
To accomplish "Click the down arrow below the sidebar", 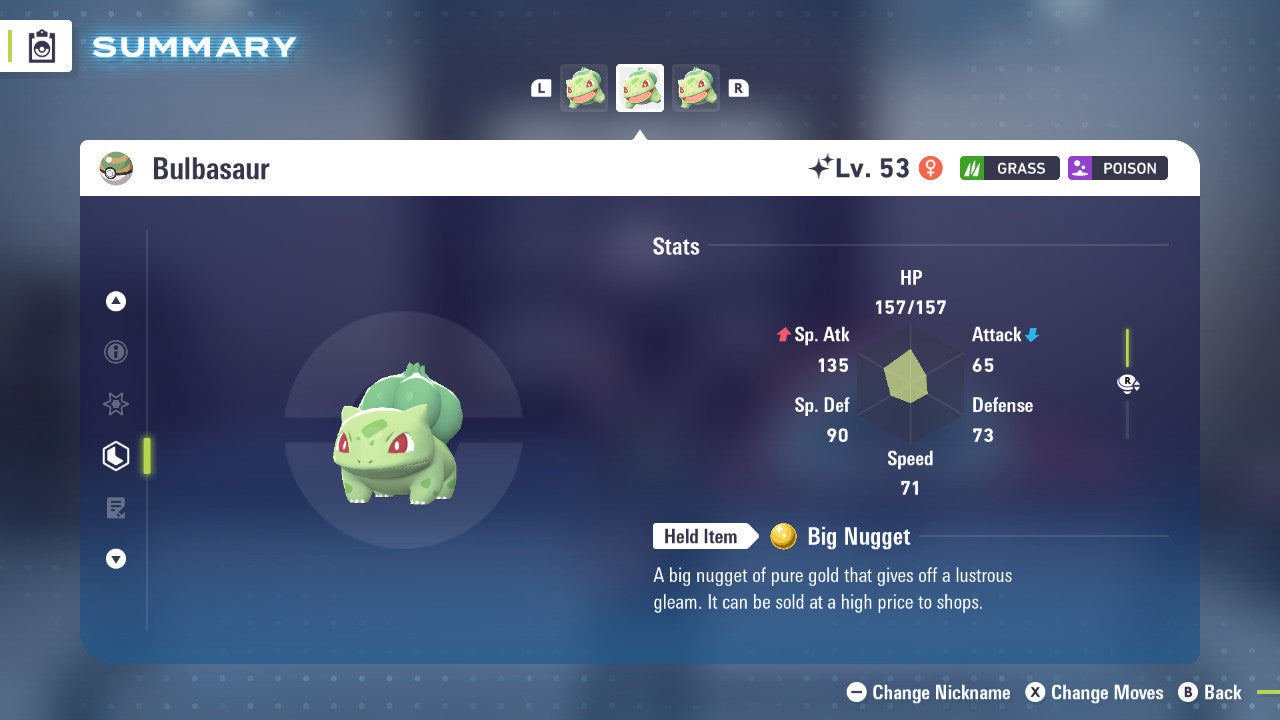I will (116, 559).
